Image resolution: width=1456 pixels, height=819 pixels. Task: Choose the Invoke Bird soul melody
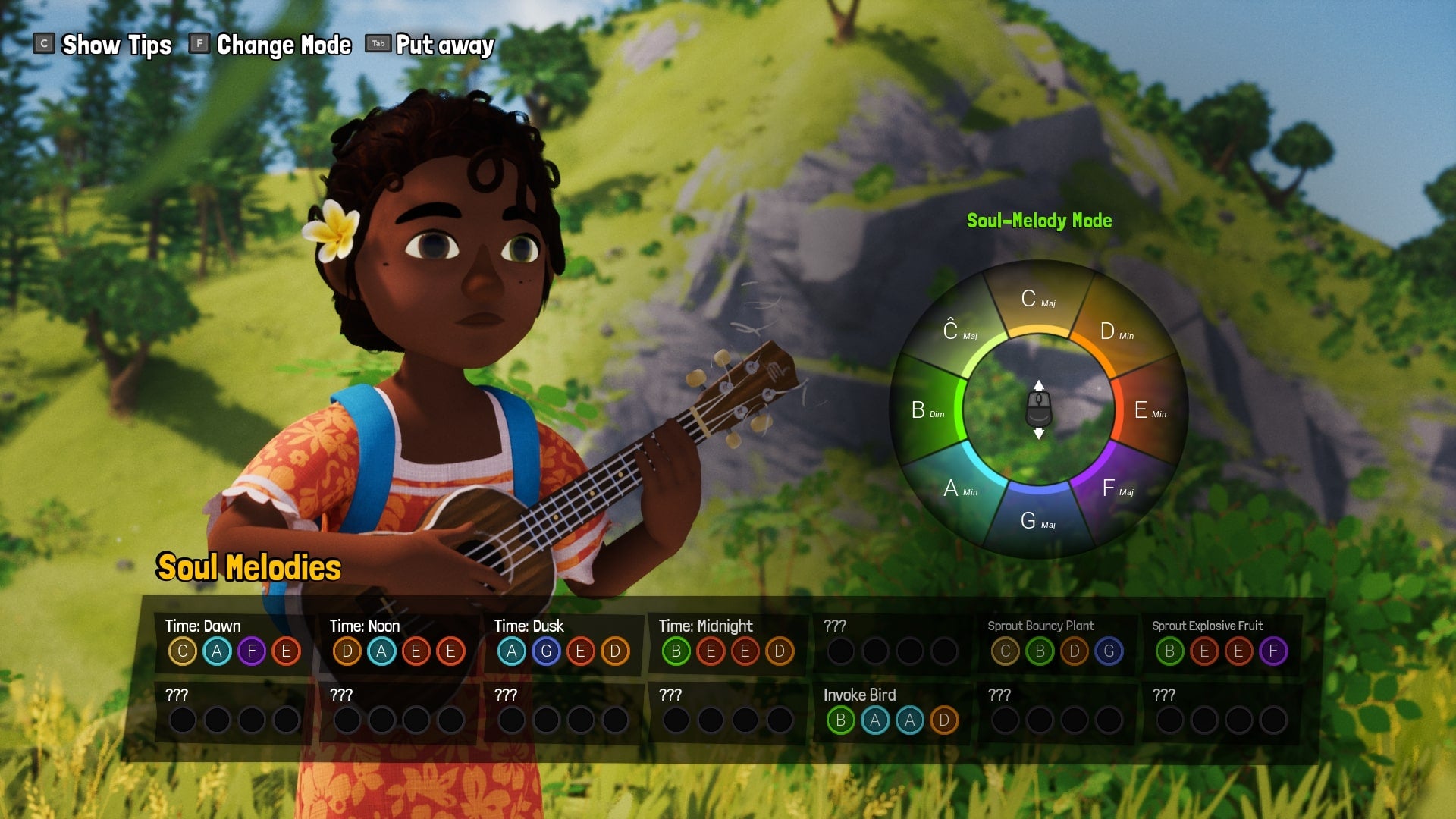(x=892, y=711)
